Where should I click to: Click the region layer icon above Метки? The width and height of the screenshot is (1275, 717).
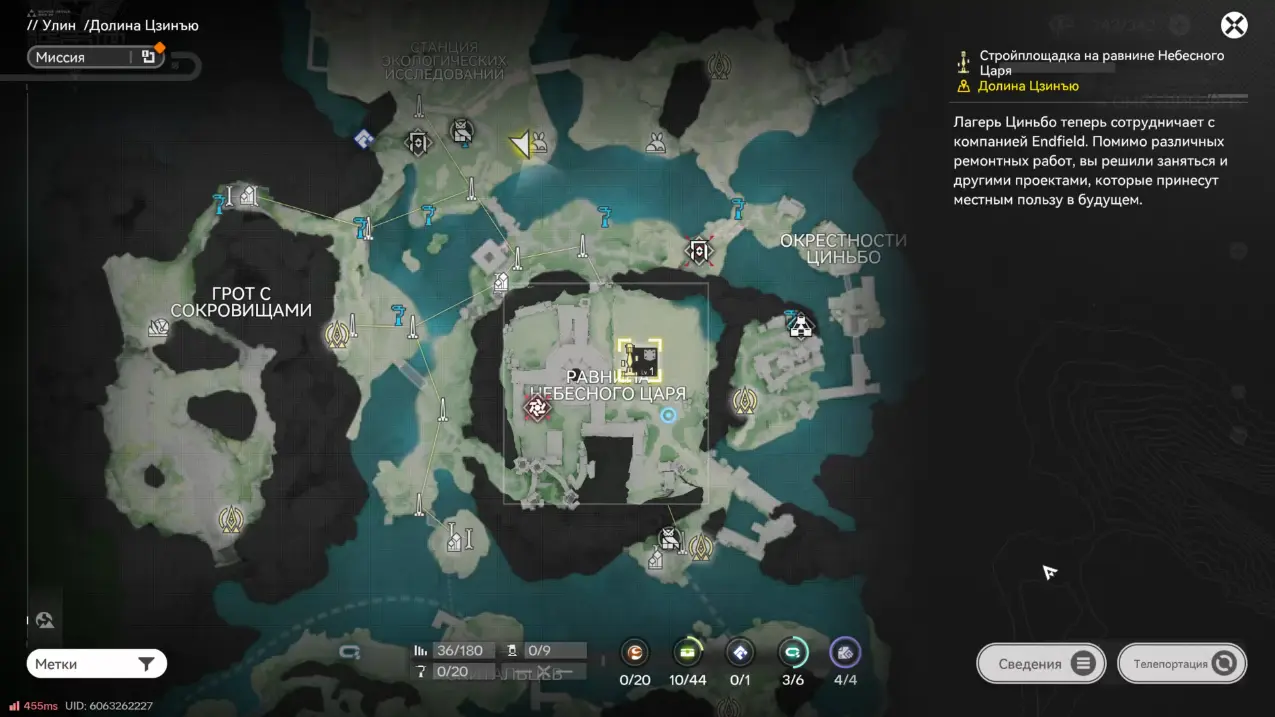pyautogui.click(x=45, y=621)
